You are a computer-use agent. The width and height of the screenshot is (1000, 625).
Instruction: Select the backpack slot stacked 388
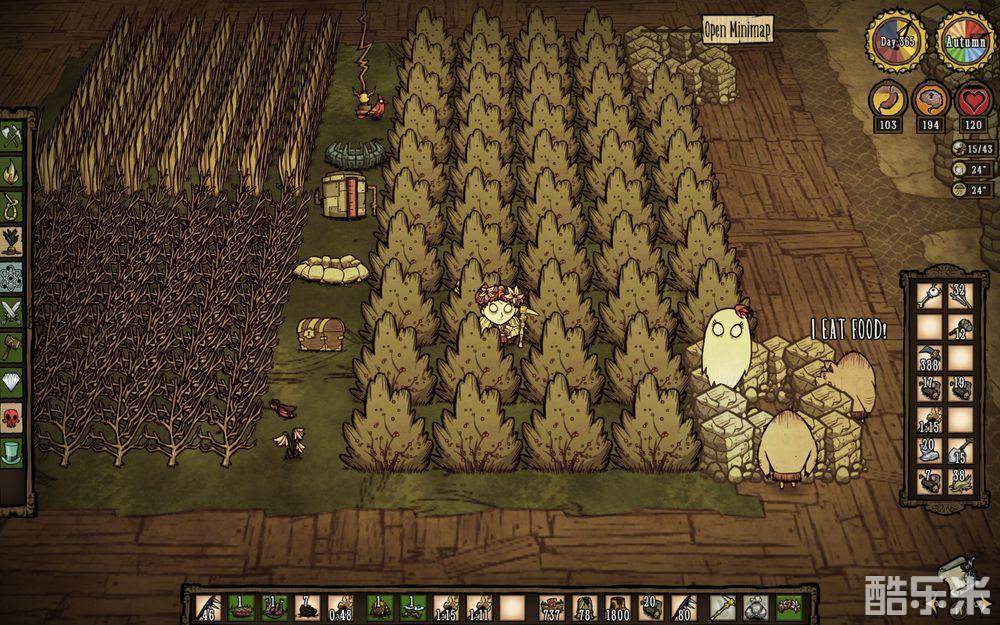click(x=930, y=357)
